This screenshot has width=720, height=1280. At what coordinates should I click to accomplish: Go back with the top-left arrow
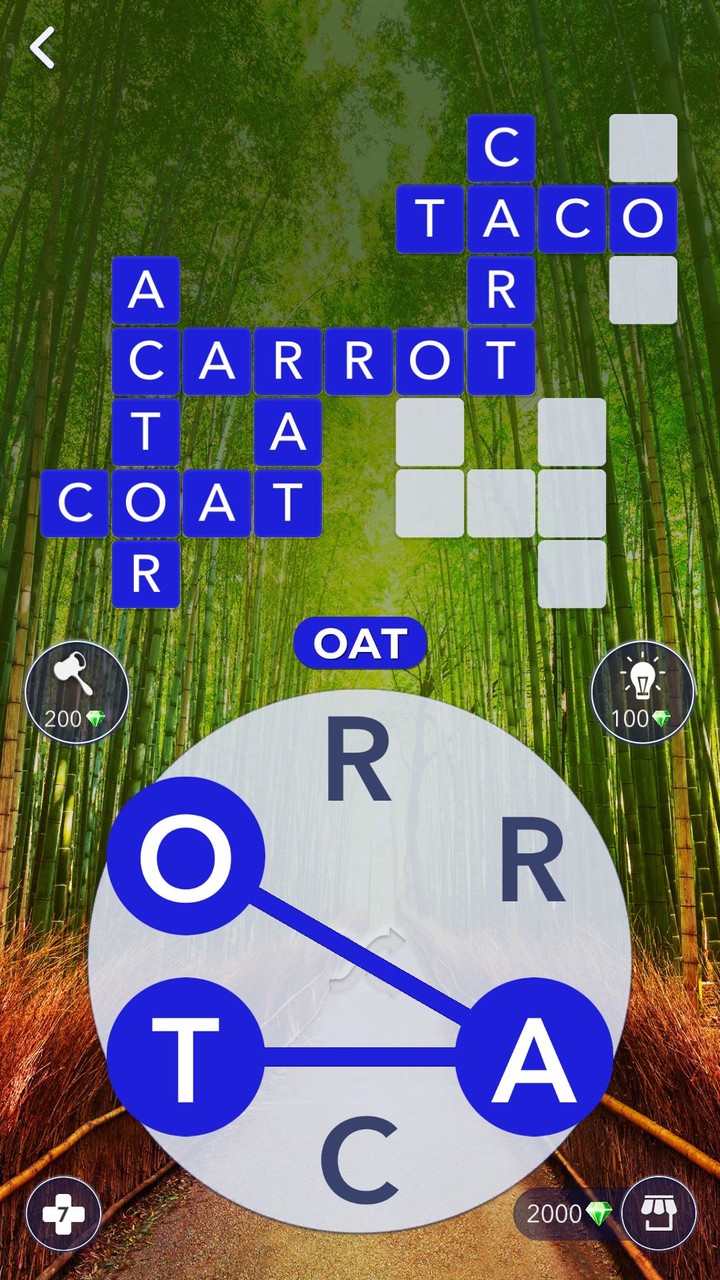click(42, 48)
